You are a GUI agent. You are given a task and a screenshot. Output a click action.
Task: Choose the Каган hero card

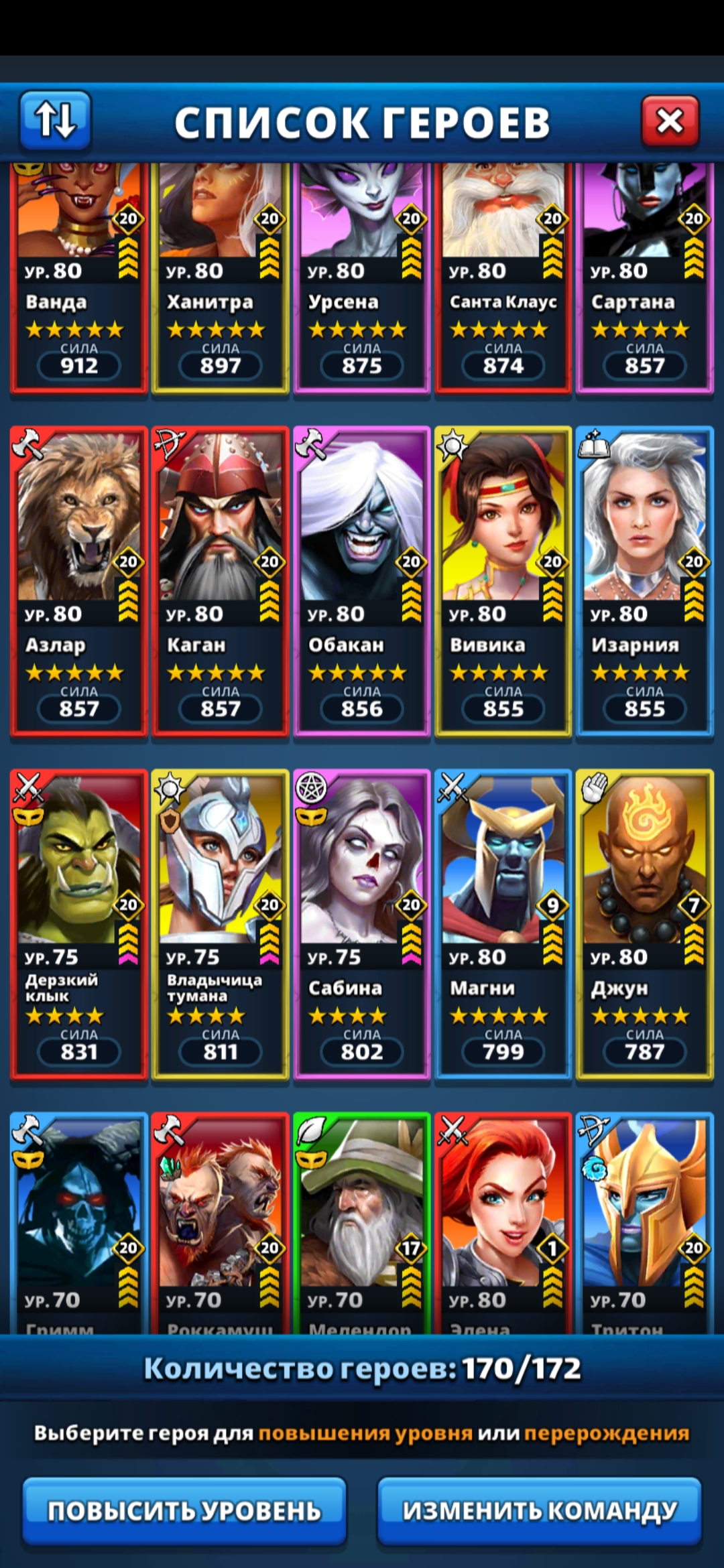[220, 581]
